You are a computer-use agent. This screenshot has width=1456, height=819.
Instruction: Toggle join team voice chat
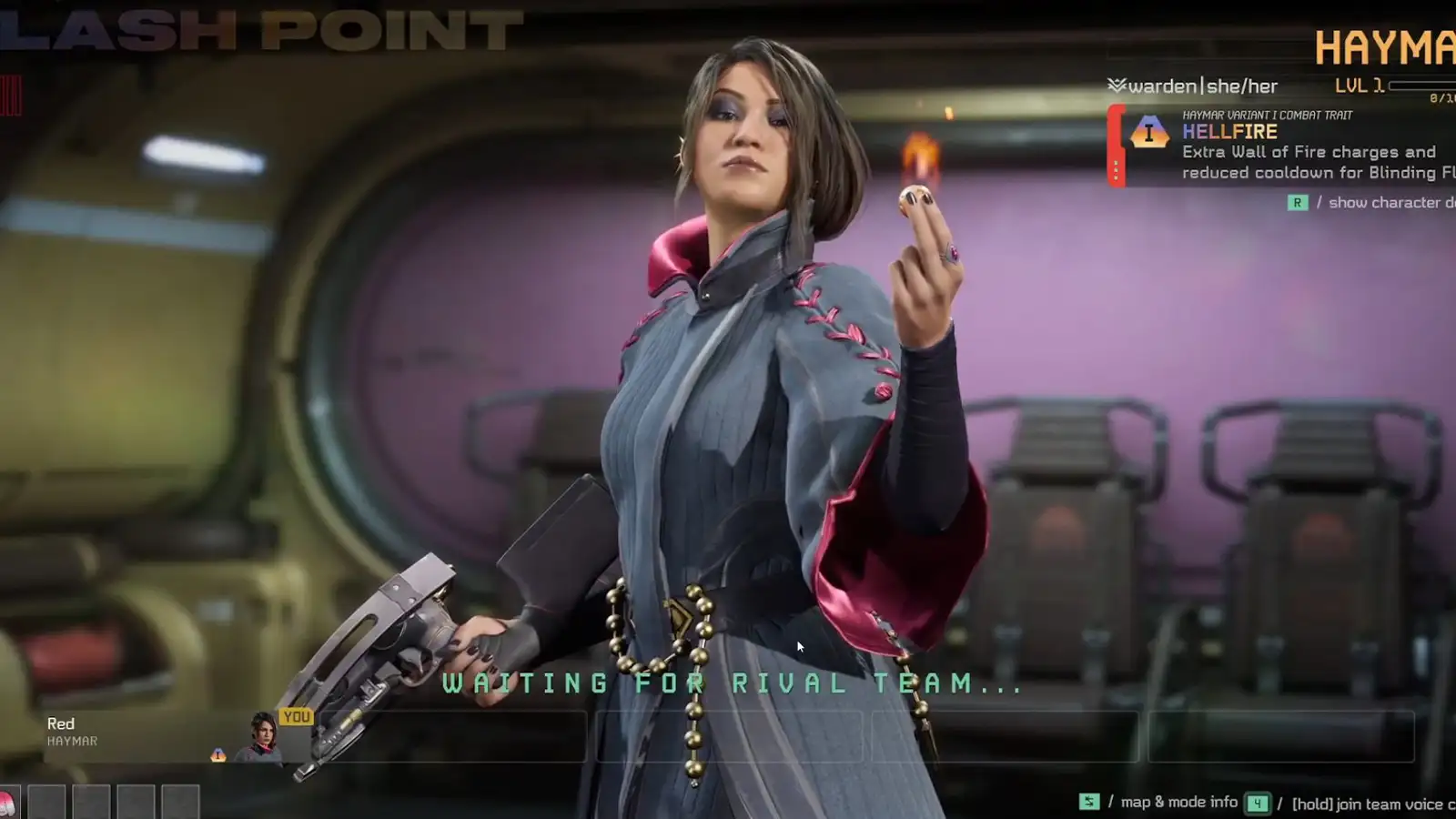[1365, 804]
